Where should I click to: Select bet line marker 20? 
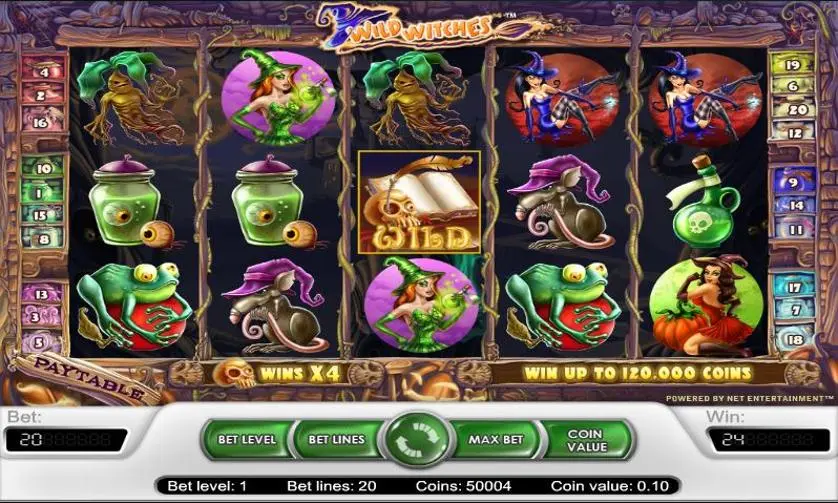coord(794,110)
